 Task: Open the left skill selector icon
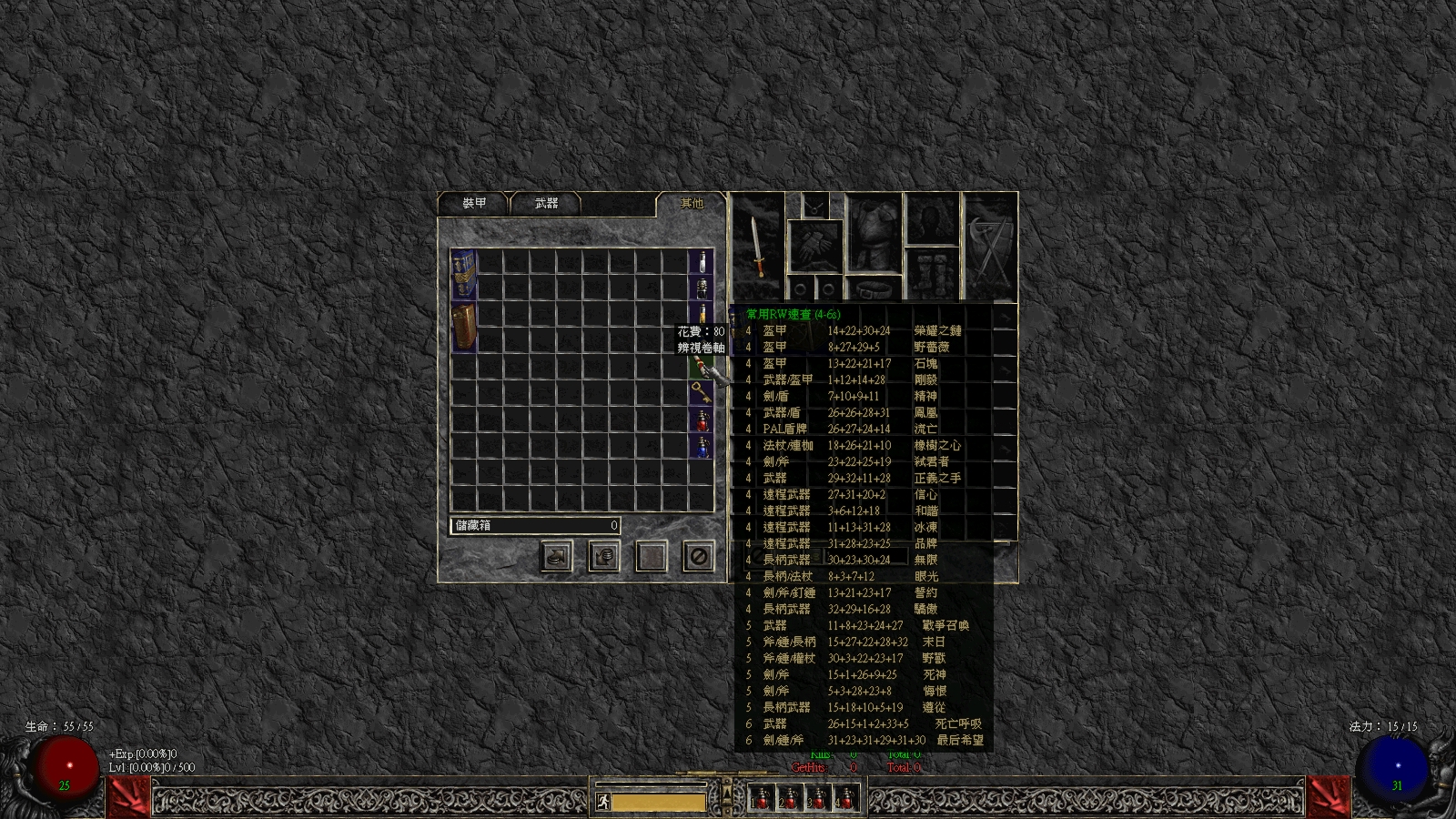point(128,796)
